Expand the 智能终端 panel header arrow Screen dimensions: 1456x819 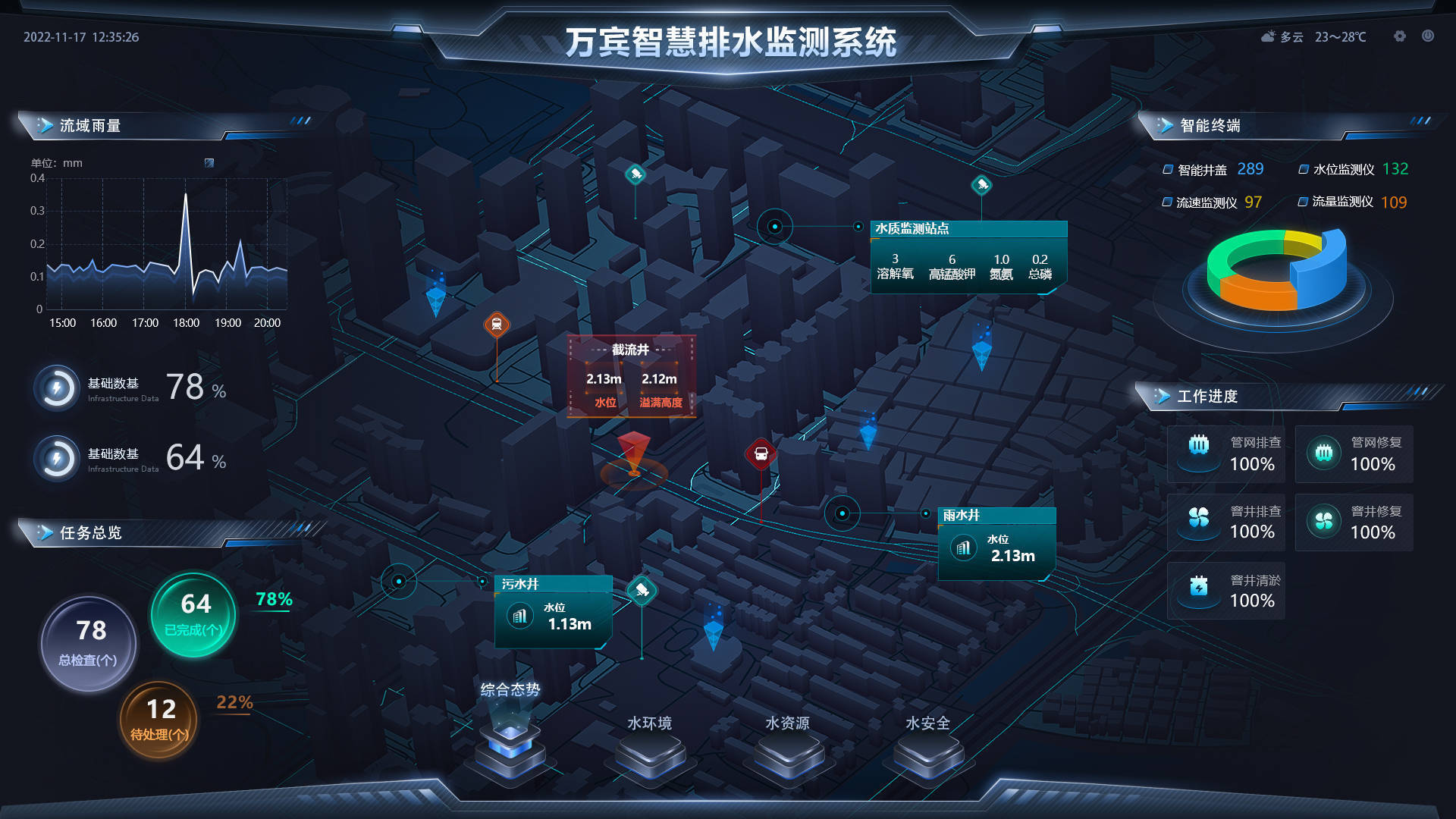(1166, 126)
